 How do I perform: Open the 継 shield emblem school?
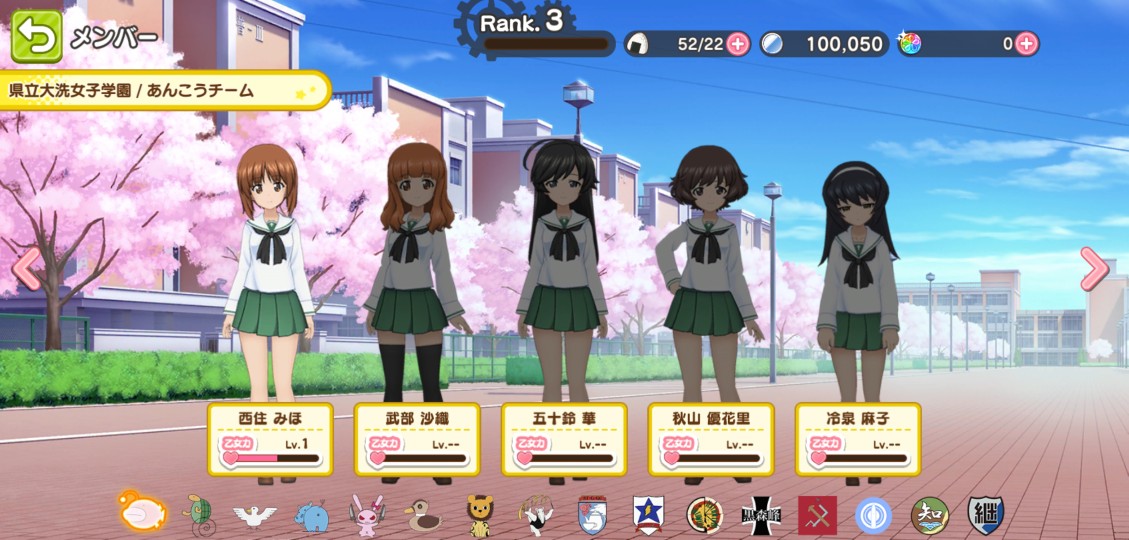coord(986,515)
